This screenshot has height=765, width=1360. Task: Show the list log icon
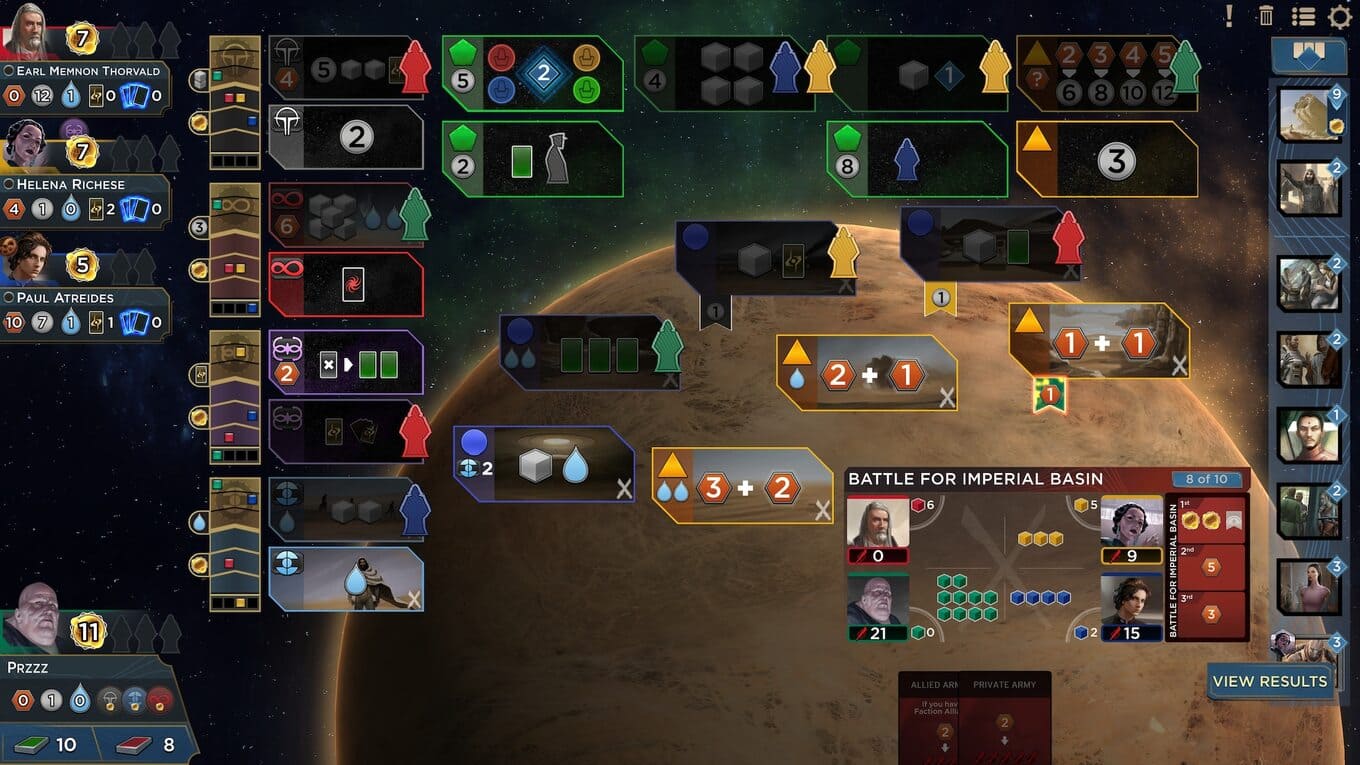(x=1302, y=16)
